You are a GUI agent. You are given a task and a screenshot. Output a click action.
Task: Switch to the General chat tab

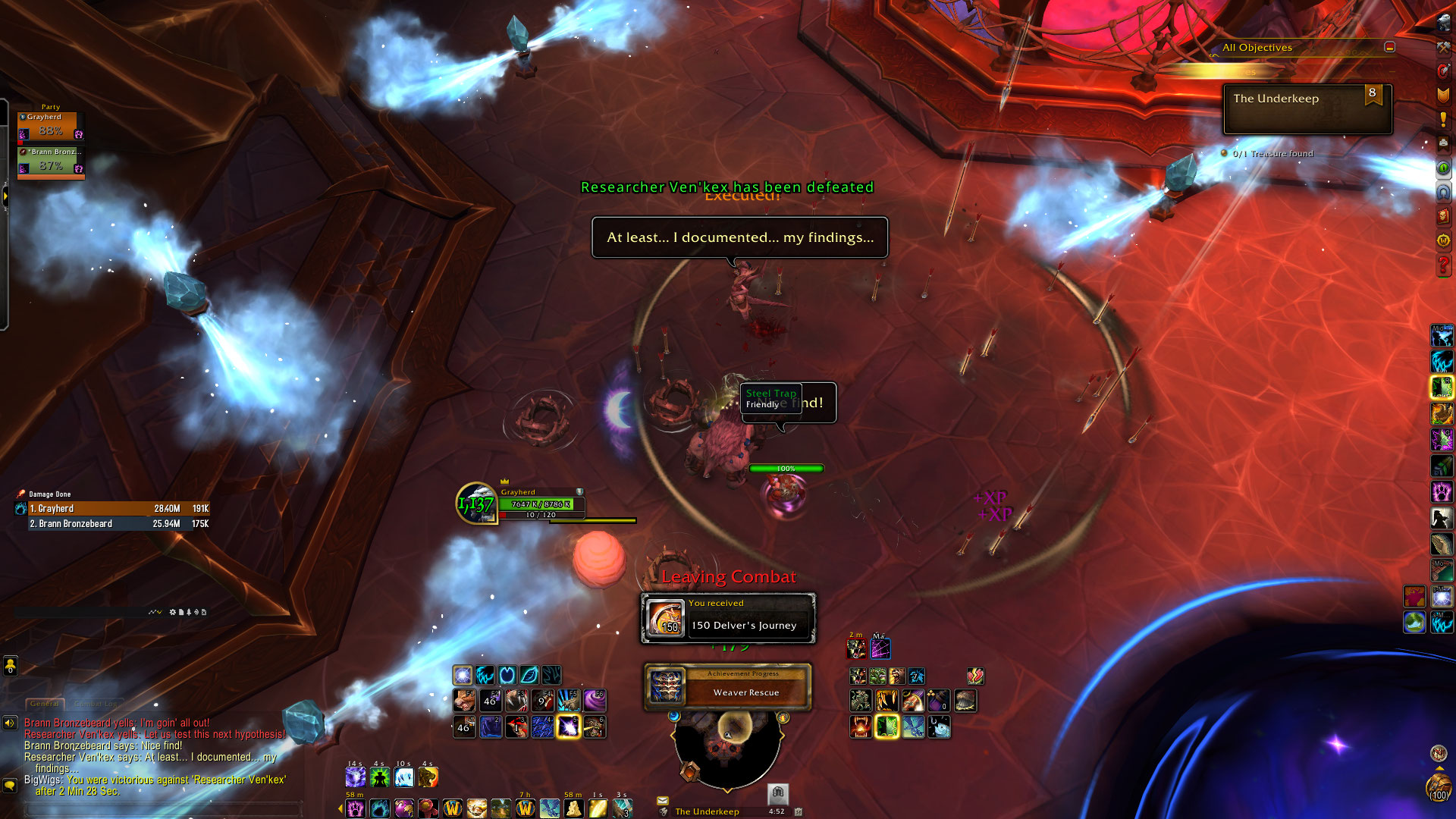pyautogui.click(x=45, y=704)
